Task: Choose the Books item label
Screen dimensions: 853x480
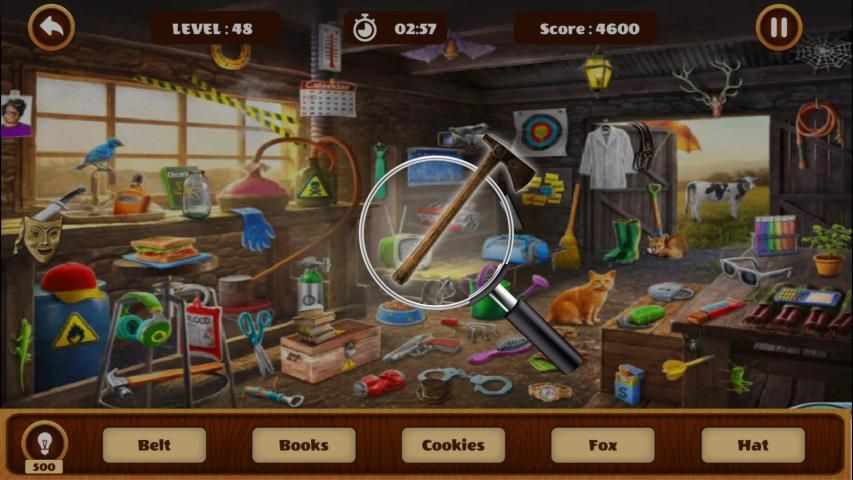Action: [x=304, y=445]
